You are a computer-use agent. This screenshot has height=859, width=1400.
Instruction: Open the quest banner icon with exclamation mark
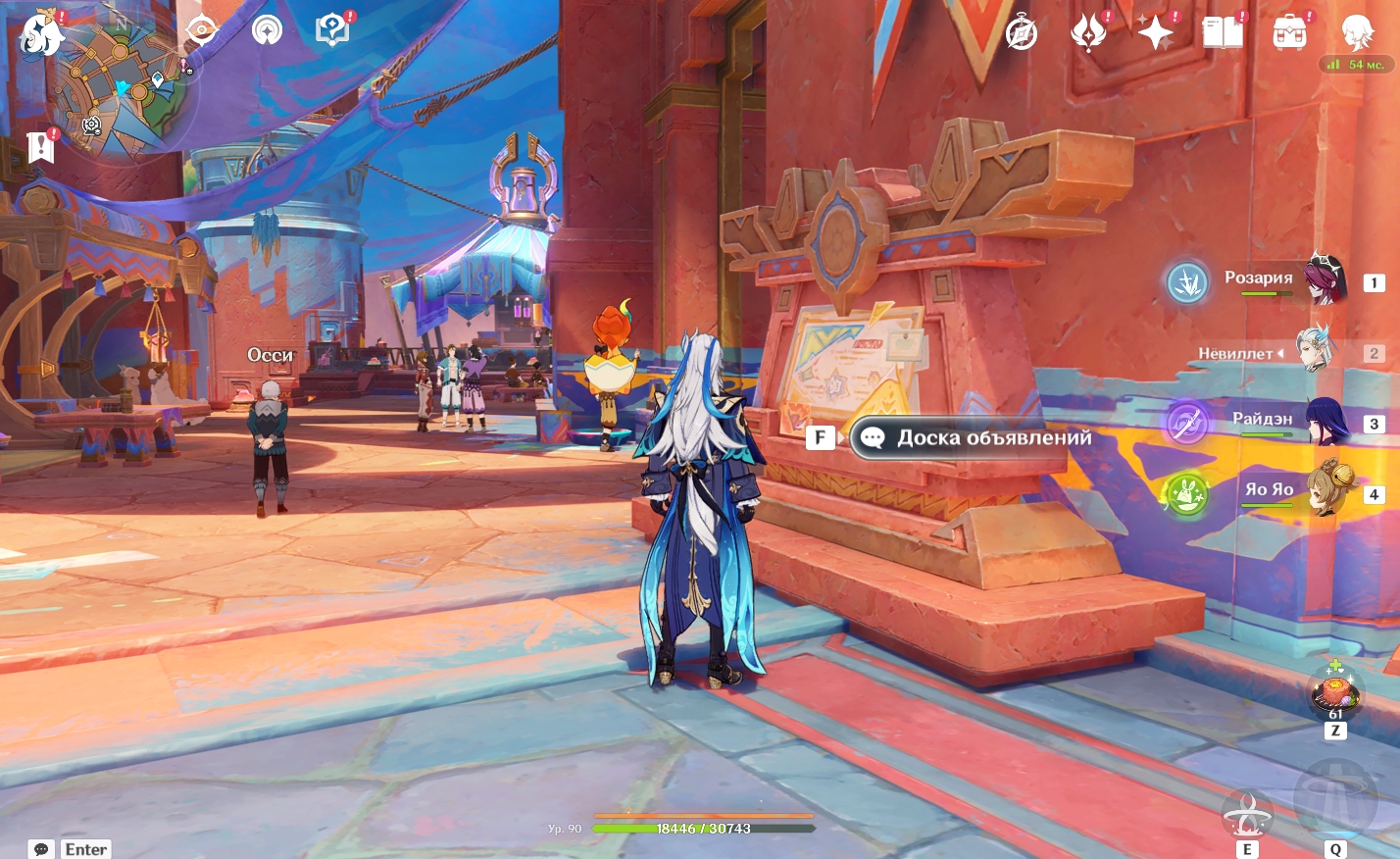pos(41,146)
